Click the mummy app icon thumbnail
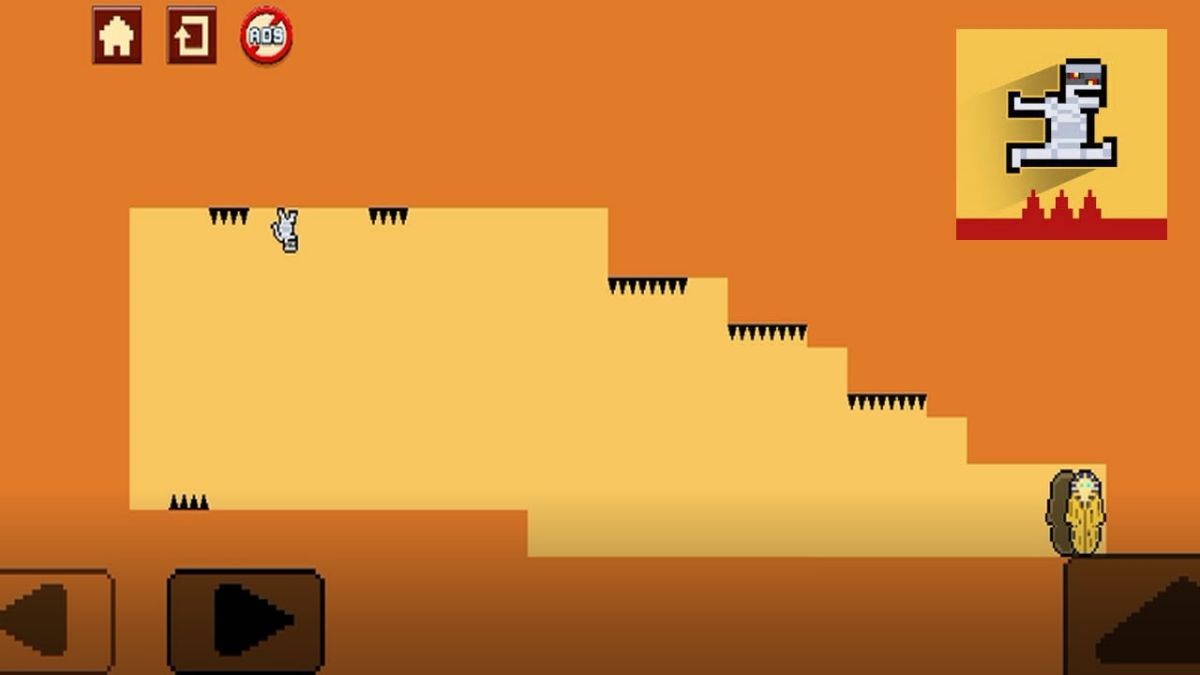 pos(1061,134)
